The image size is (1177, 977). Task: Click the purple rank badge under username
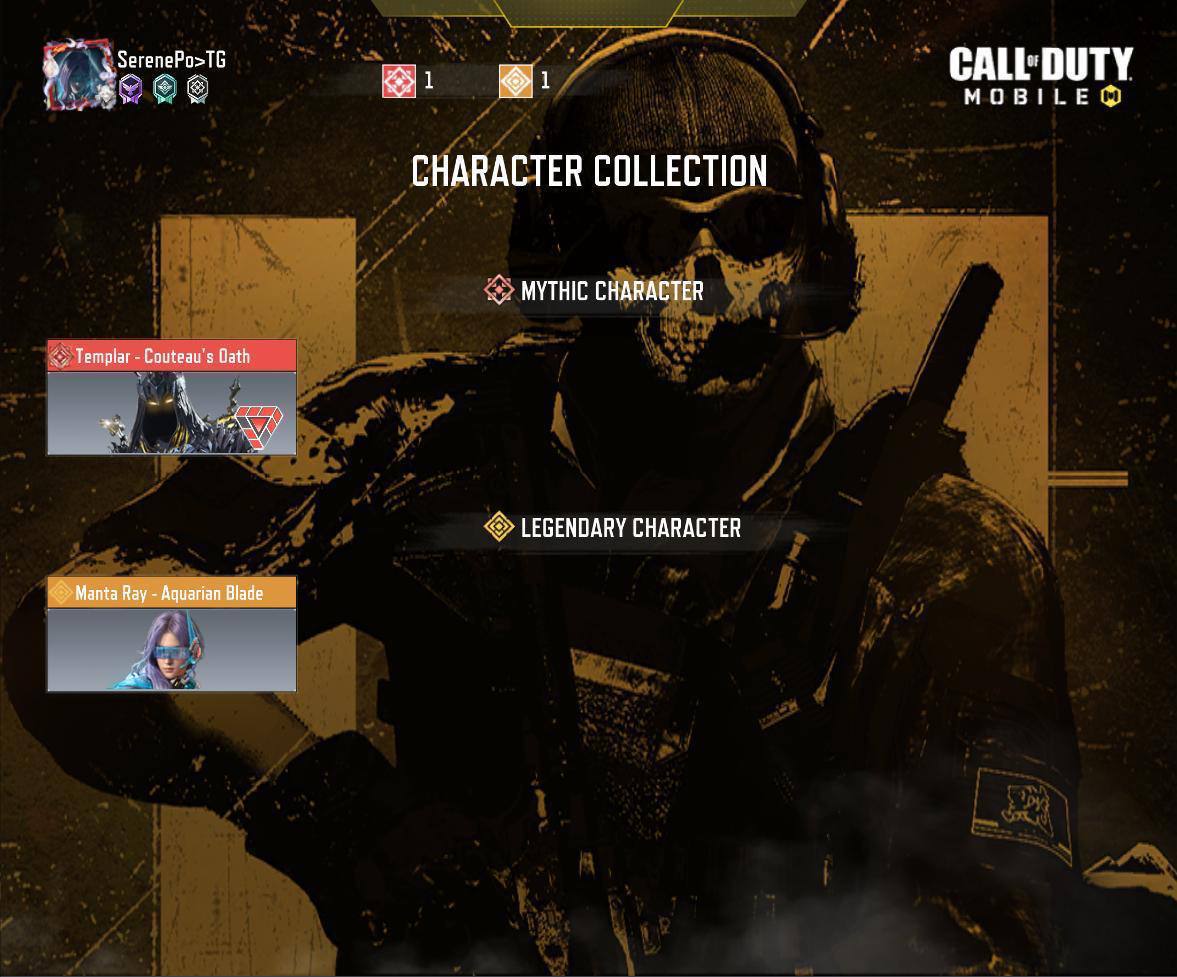click(x=131, y=90)
